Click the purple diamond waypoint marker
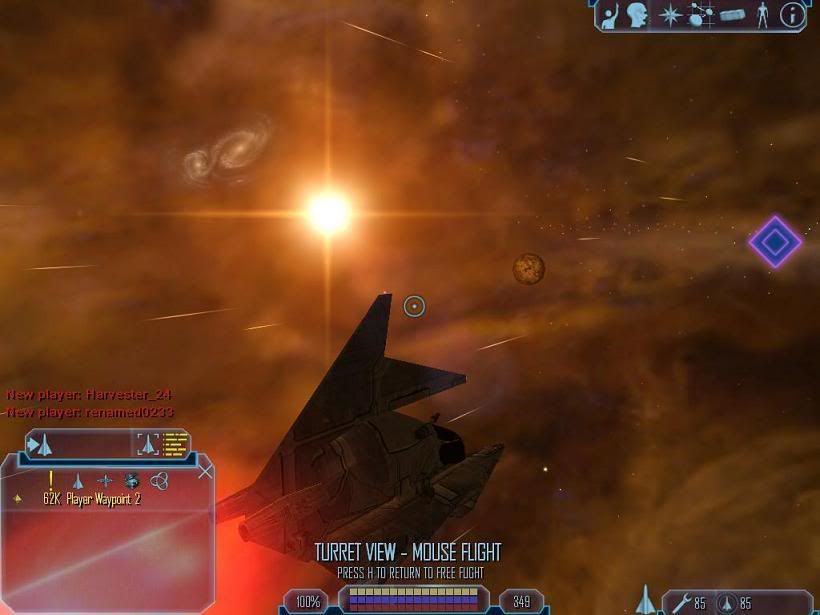 pyautogui.click(x=775, y=241)
